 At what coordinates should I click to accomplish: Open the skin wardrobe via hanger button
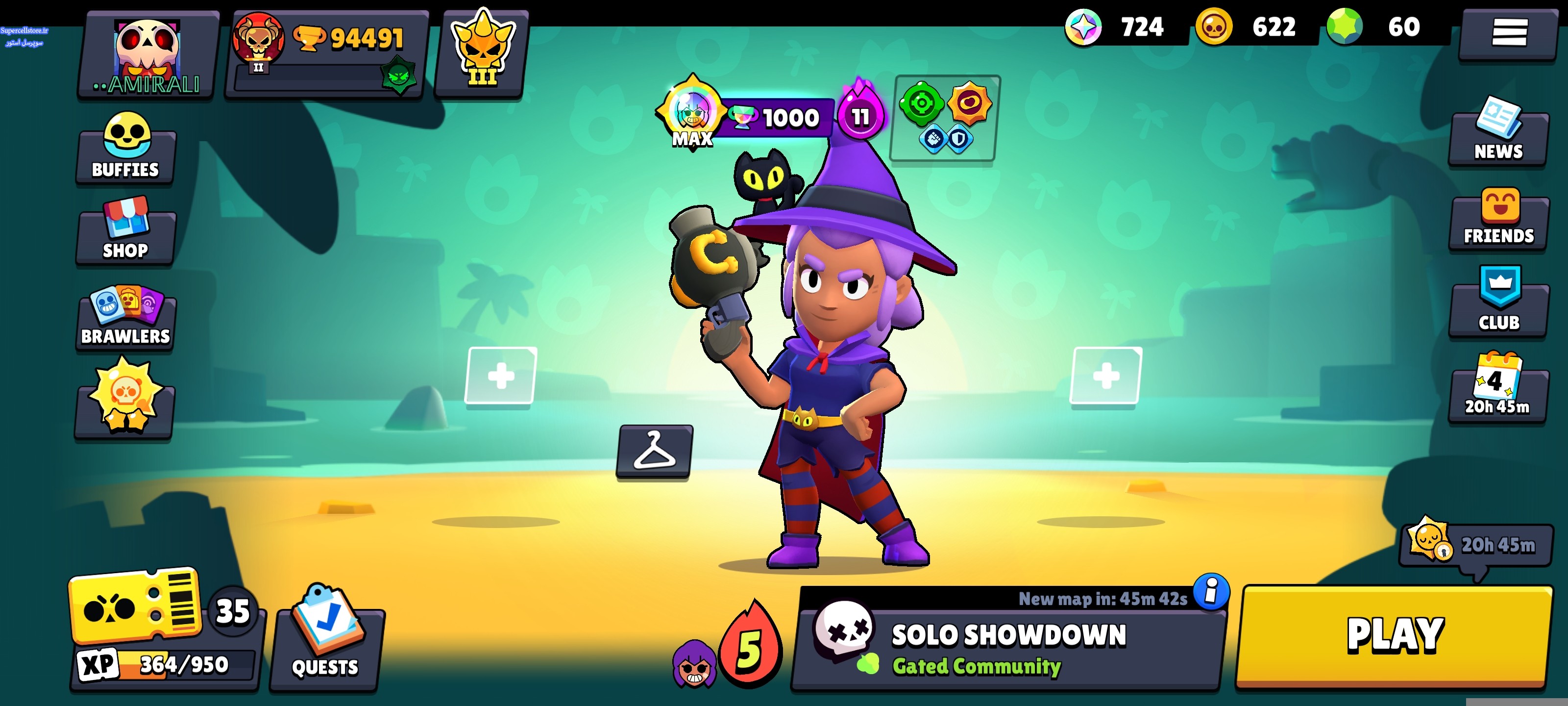[x=654, y=452]
